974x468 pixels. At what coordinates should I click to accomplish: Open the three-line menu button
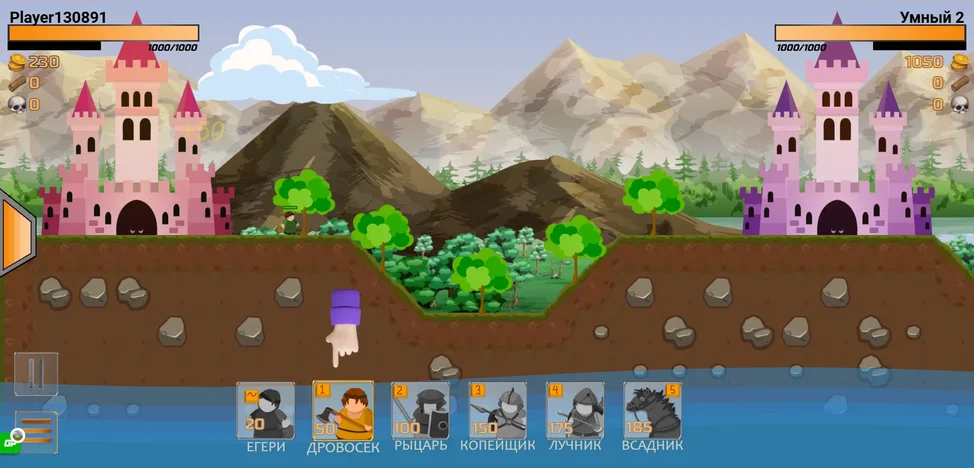click(36, 430)
